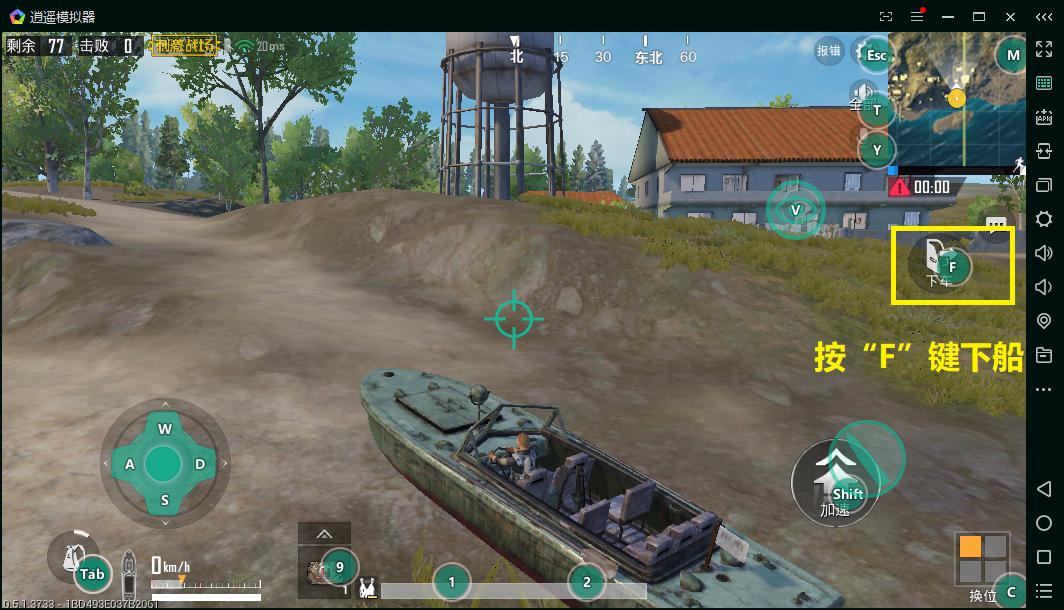Click the 报错 report button
The image size is (1064, 610).
829,52
